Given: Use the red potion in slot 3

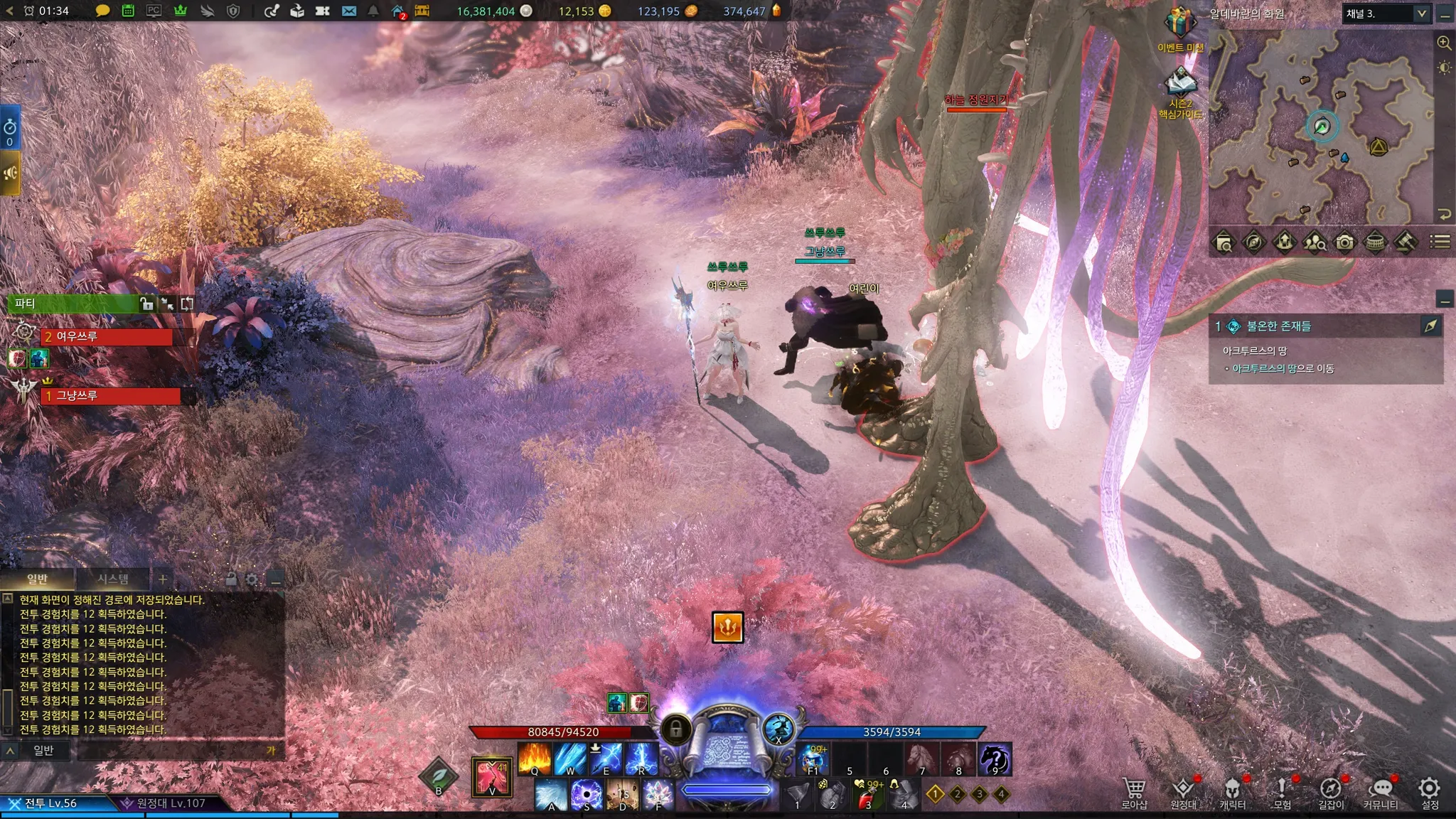Looking at the screenshot, I should [868, 795].
